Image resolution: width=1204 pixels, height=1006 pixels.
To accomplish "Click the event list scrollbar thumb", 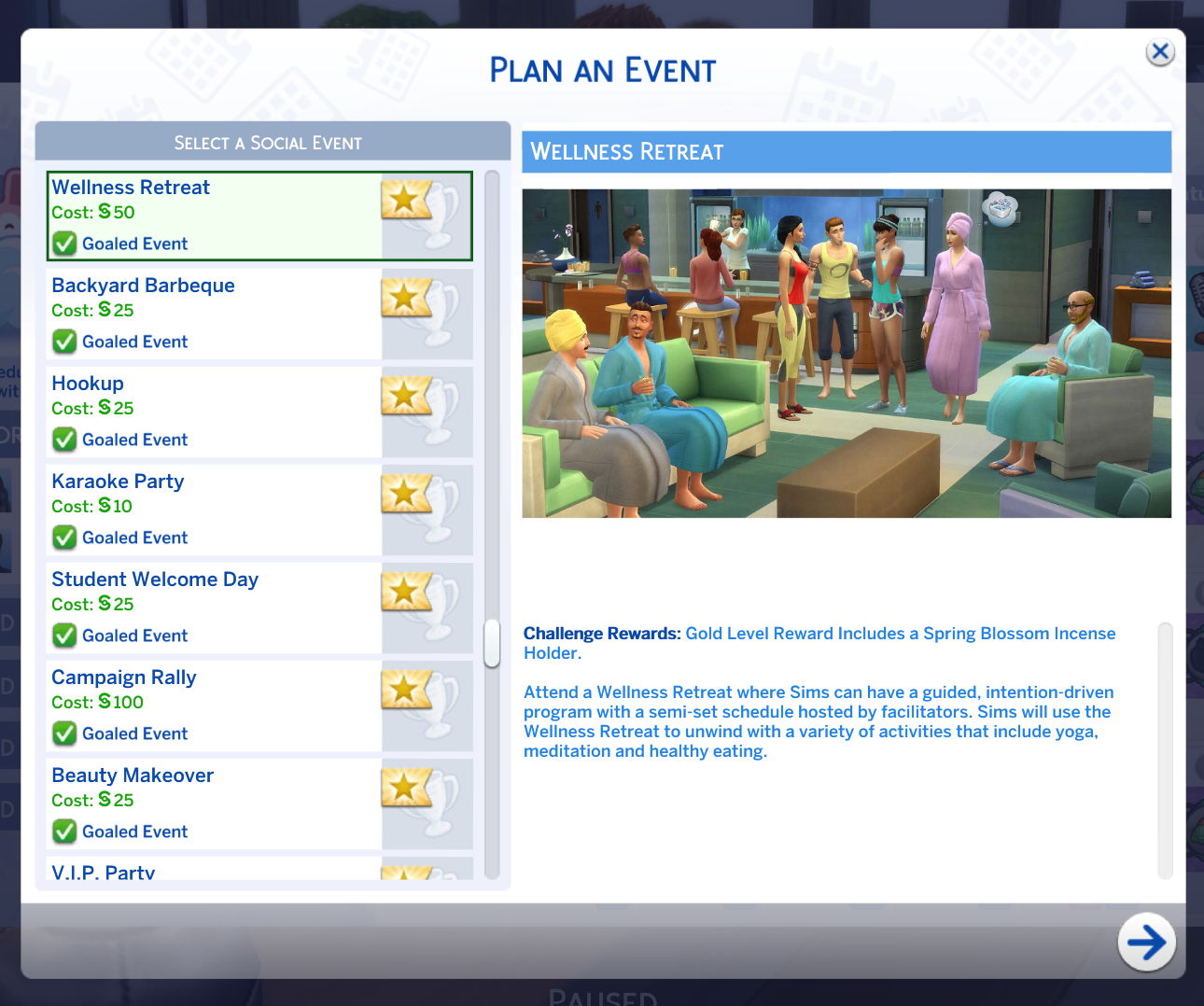I will point(492,642).
